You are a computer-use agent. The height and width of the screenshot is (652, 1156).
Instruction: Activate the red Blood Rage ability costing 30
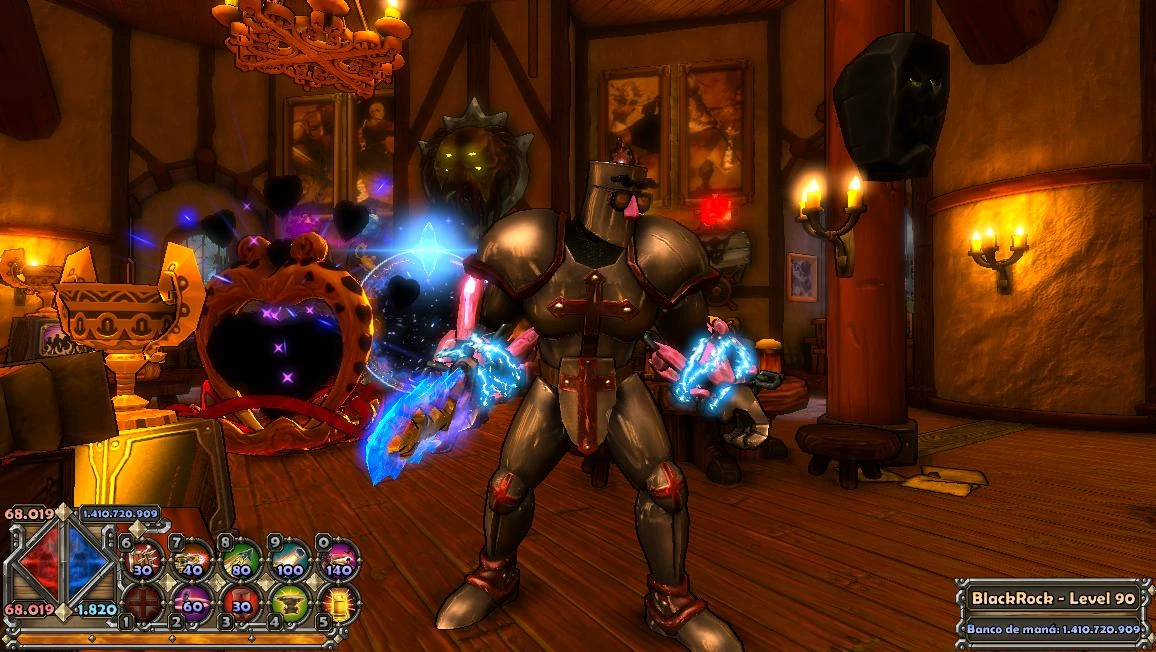click(241, 603)
